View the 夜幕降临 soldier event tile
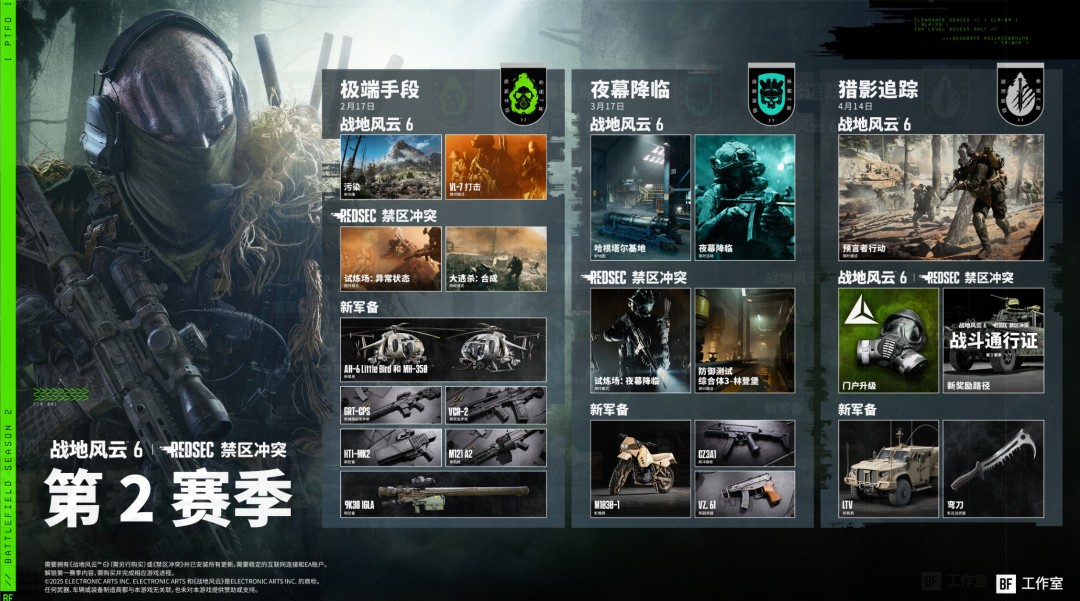This screenshot has height=601, width=1080. pos(745,197)
